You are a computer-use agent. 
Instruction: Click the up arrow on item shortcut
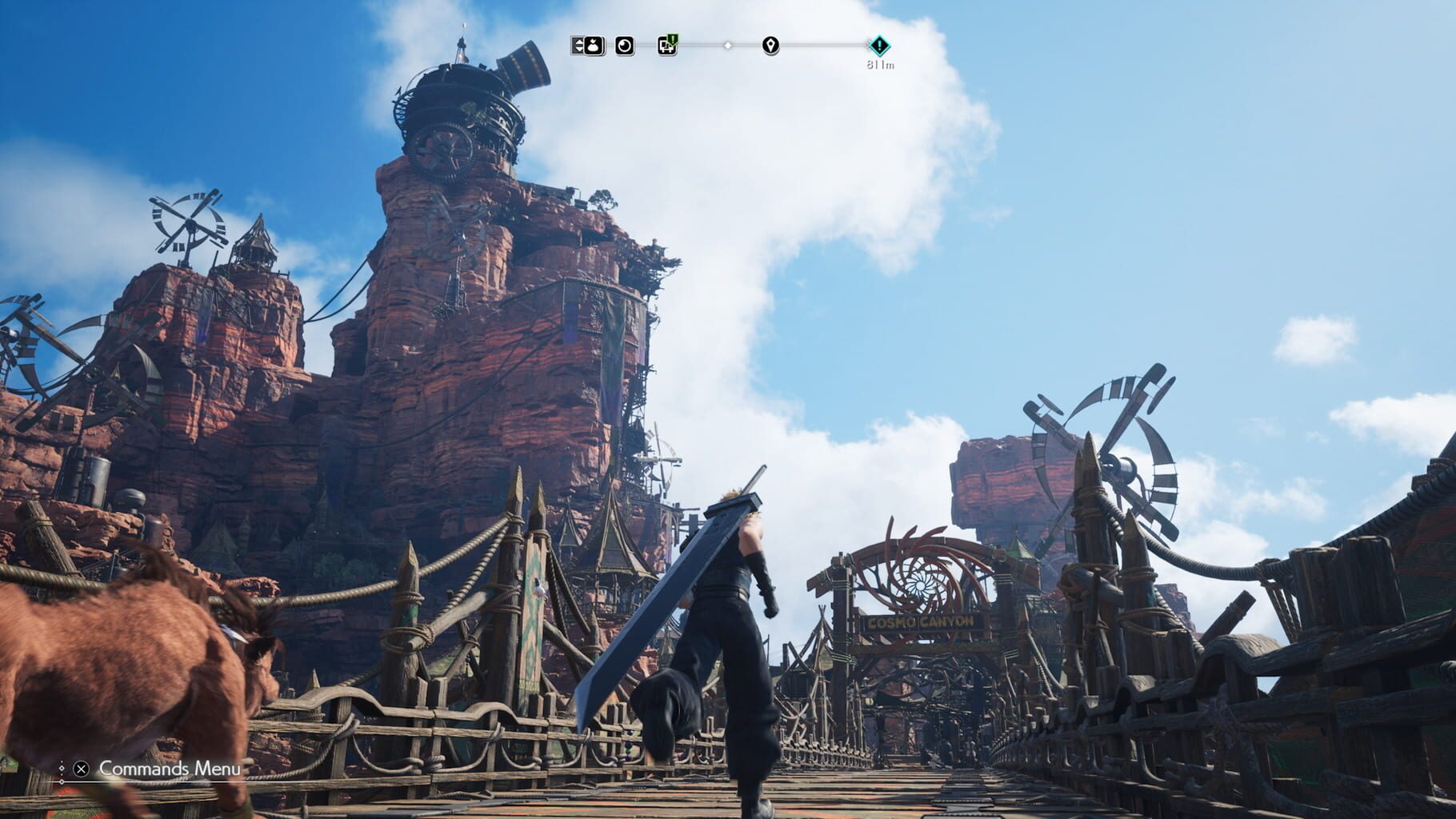(x=578, y=40)
